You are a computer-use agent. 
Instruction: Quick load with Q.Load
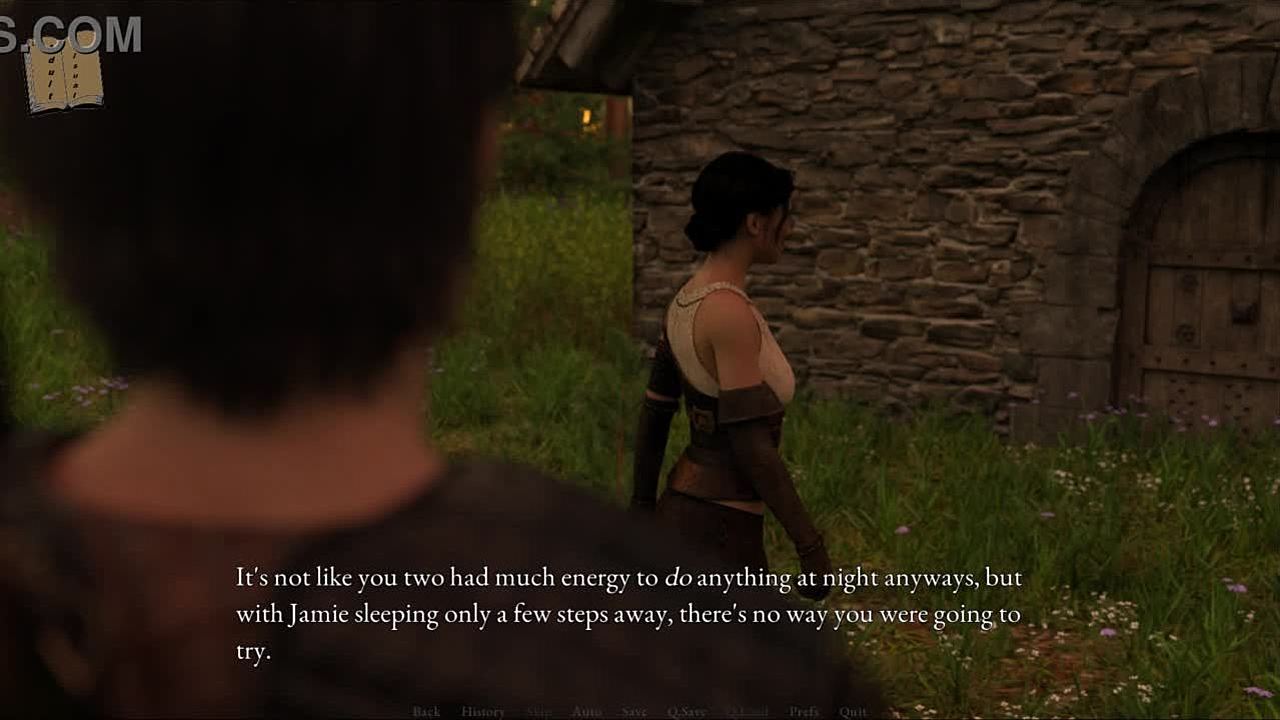coord(746,712)
